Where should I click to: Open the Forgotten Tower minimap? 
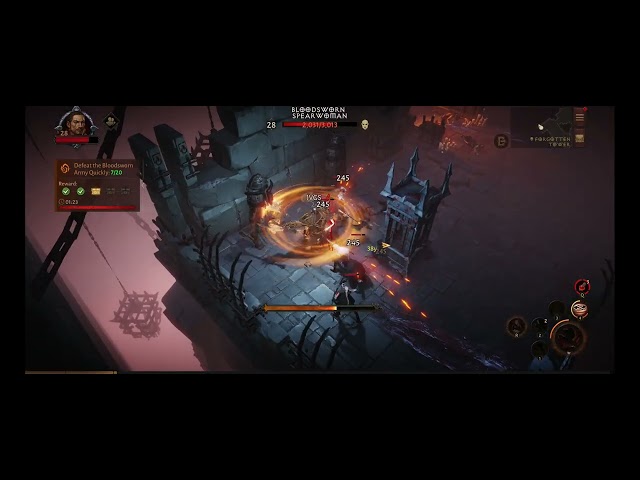point(544,126)
